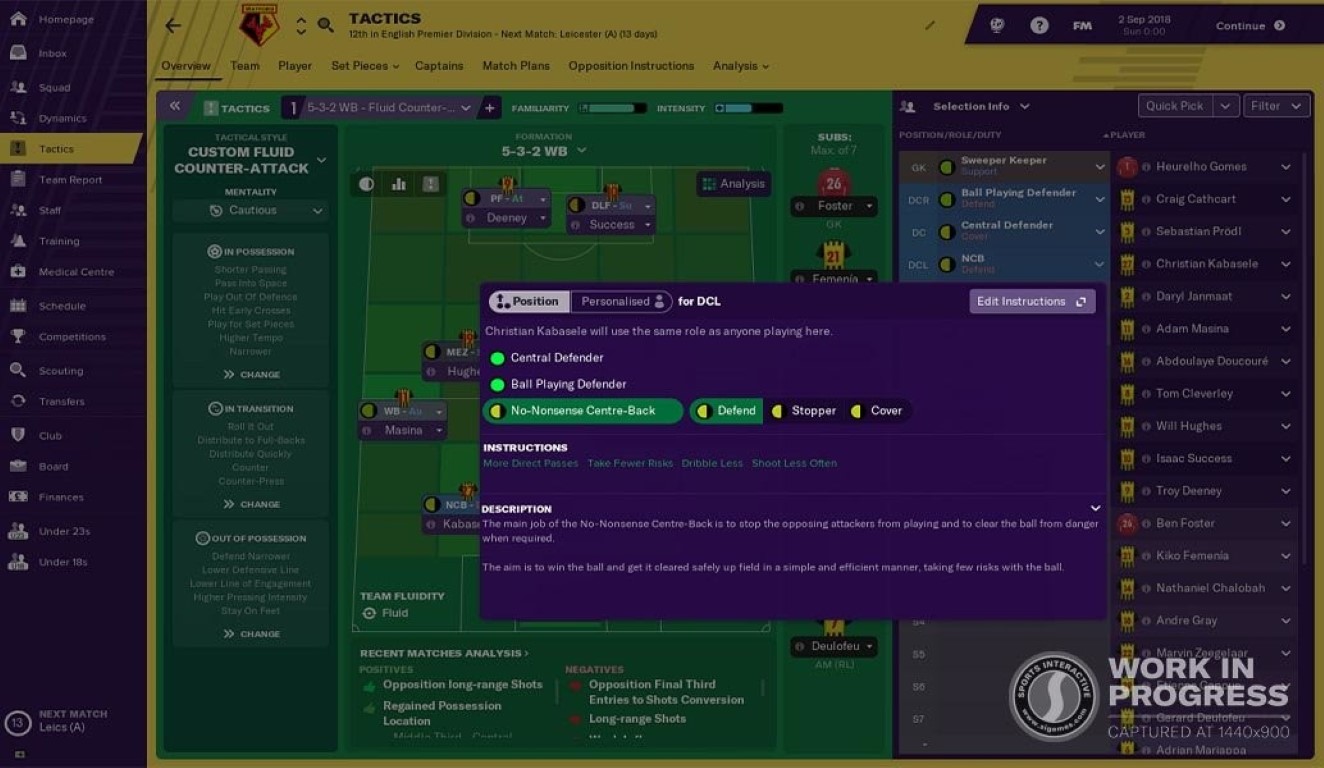Open the player list Filter dropdown
The height and width of the screenshot is (768, 1324).
click(x=1277, y=106)
